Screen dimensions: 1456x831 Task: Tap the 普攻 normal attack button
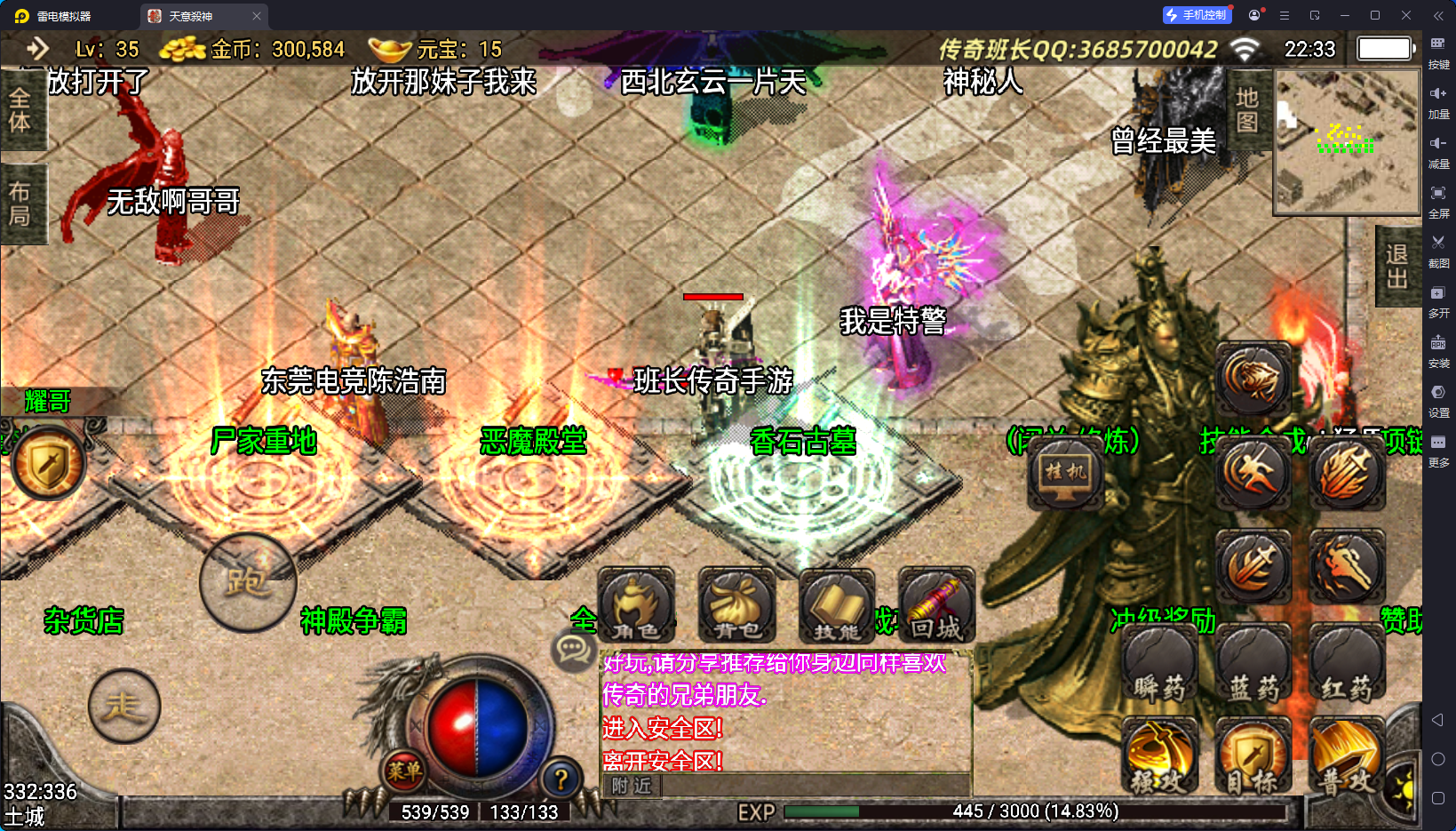pos(1347,756)
